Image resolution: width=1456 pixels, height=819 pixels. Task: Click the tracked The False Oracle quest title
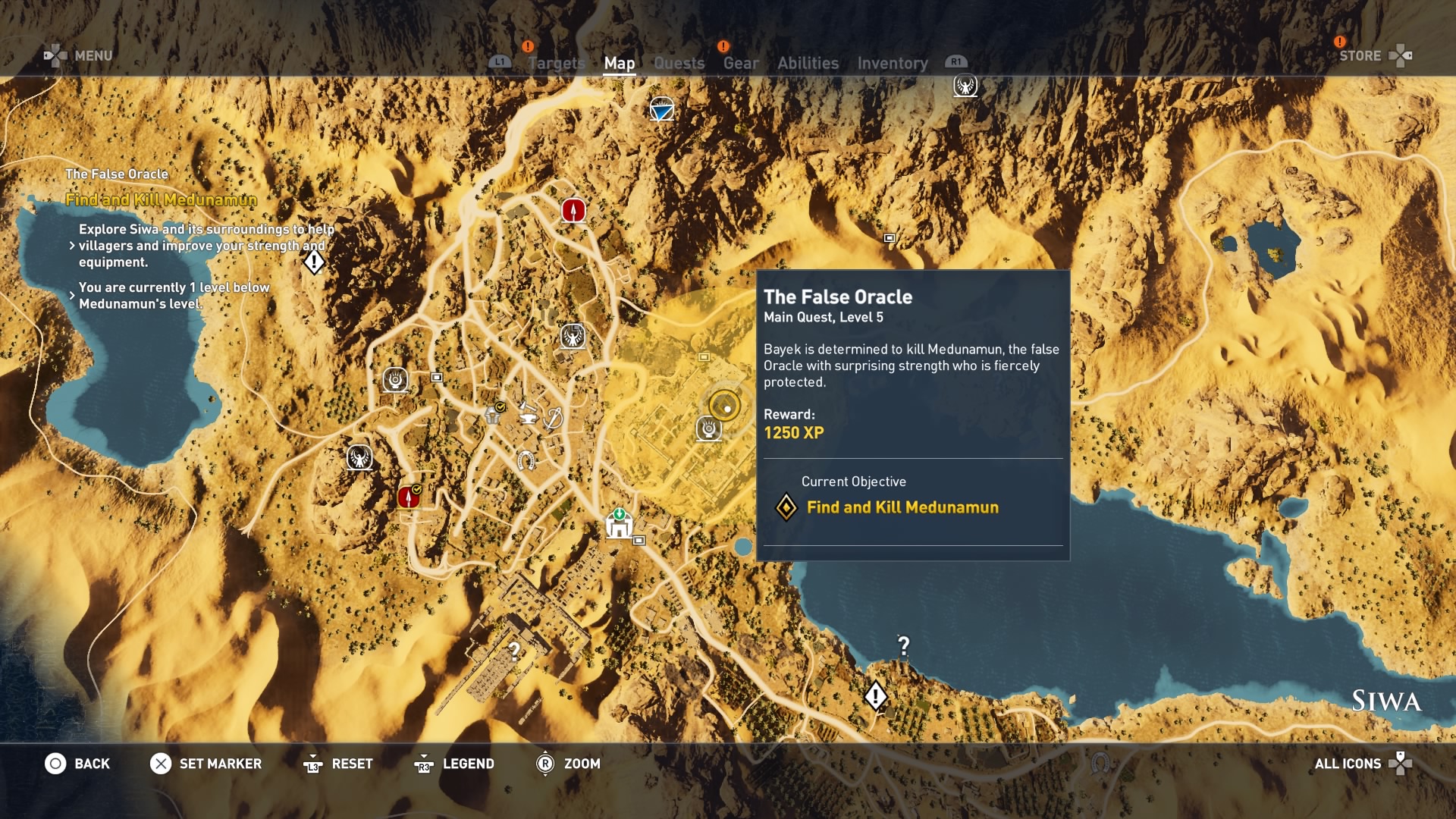coord(117,174)
